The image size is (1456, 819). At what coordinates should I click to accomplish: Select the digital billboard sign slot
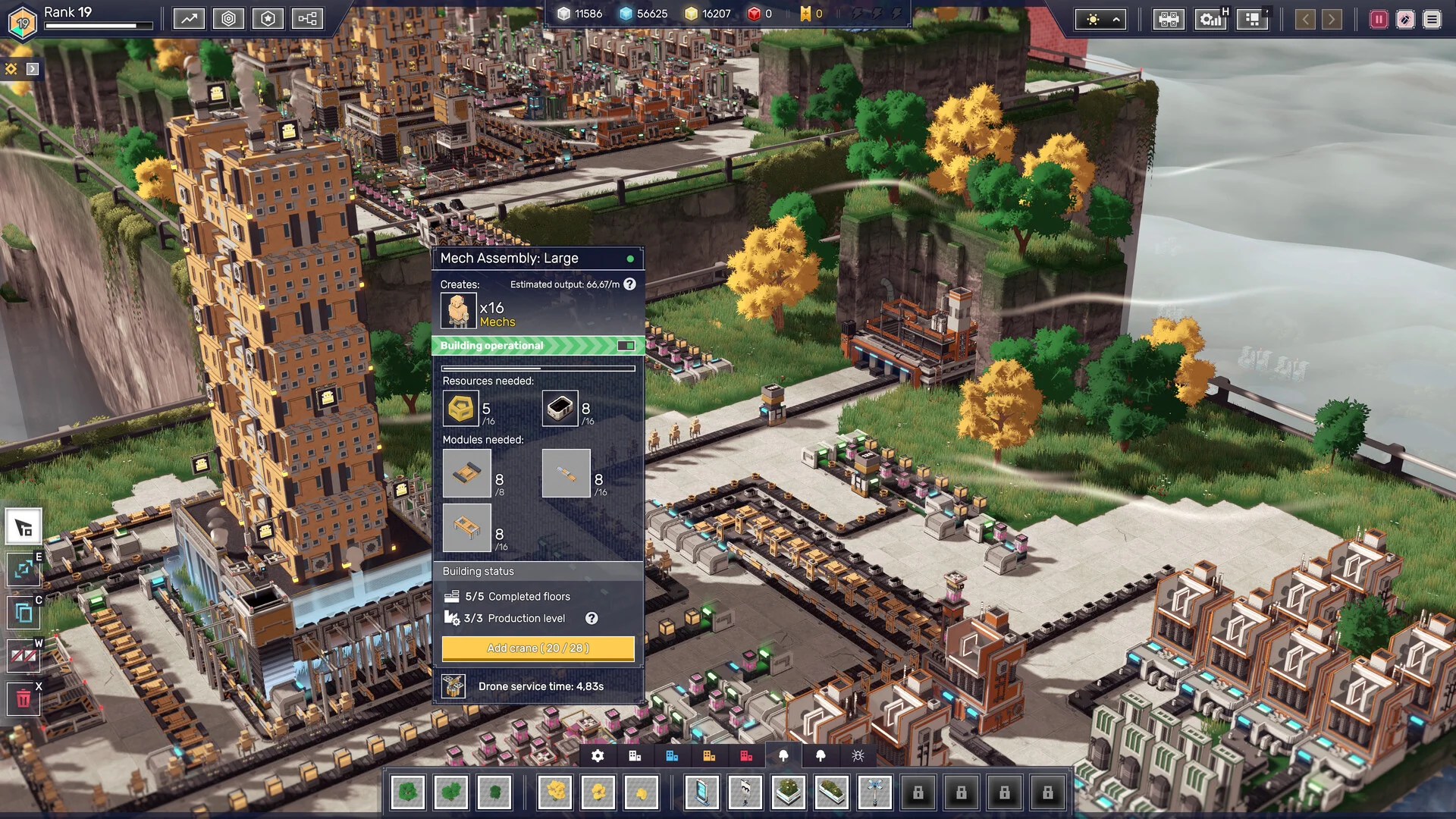coord(701,792)
